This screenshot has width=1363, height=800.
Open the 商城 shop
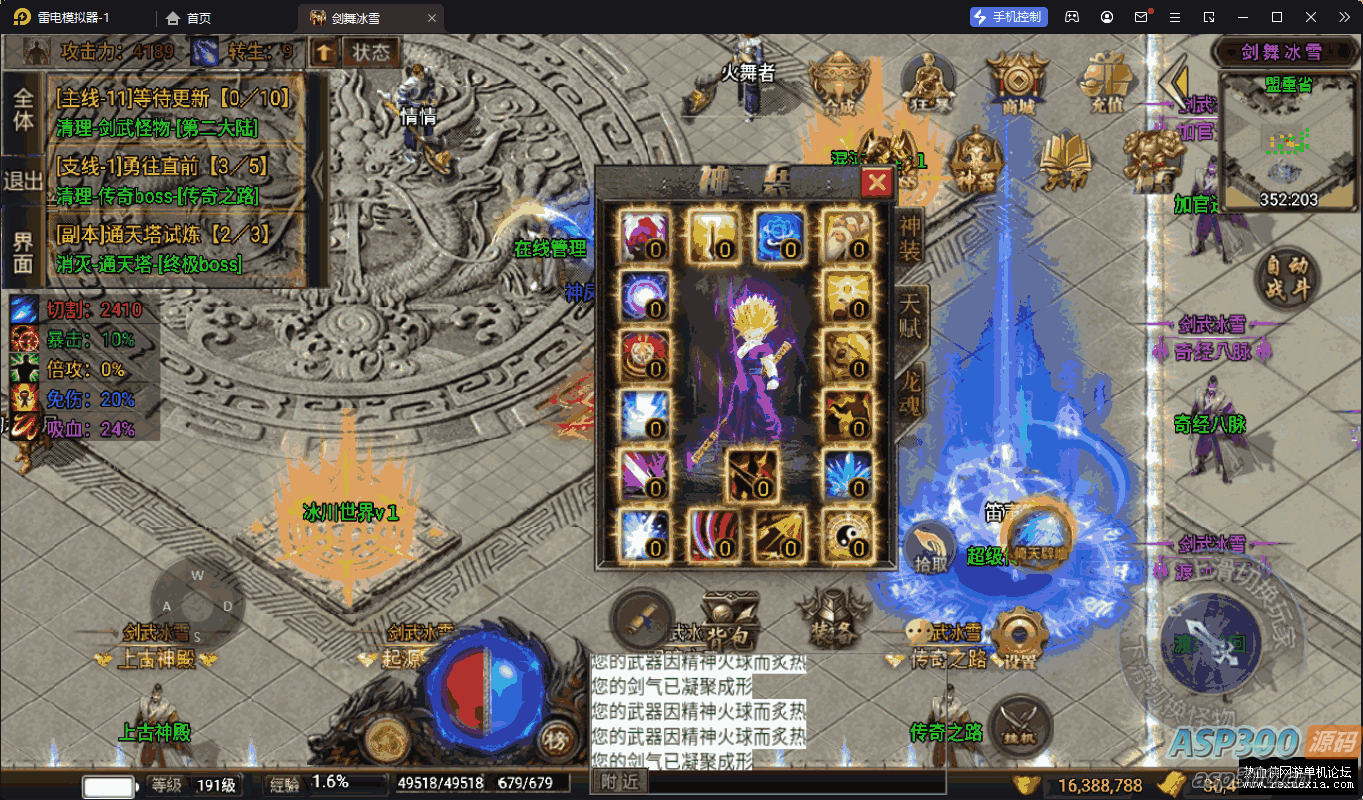point(1017,80)
